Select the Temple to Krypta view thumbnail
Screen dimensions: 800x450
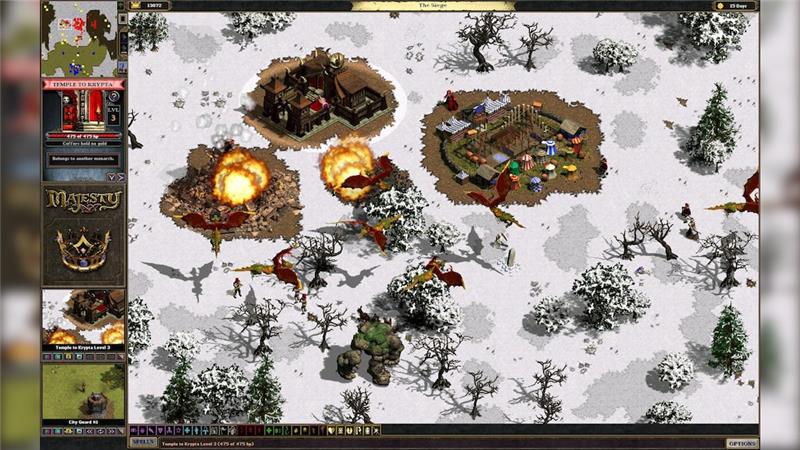[83, 316]
